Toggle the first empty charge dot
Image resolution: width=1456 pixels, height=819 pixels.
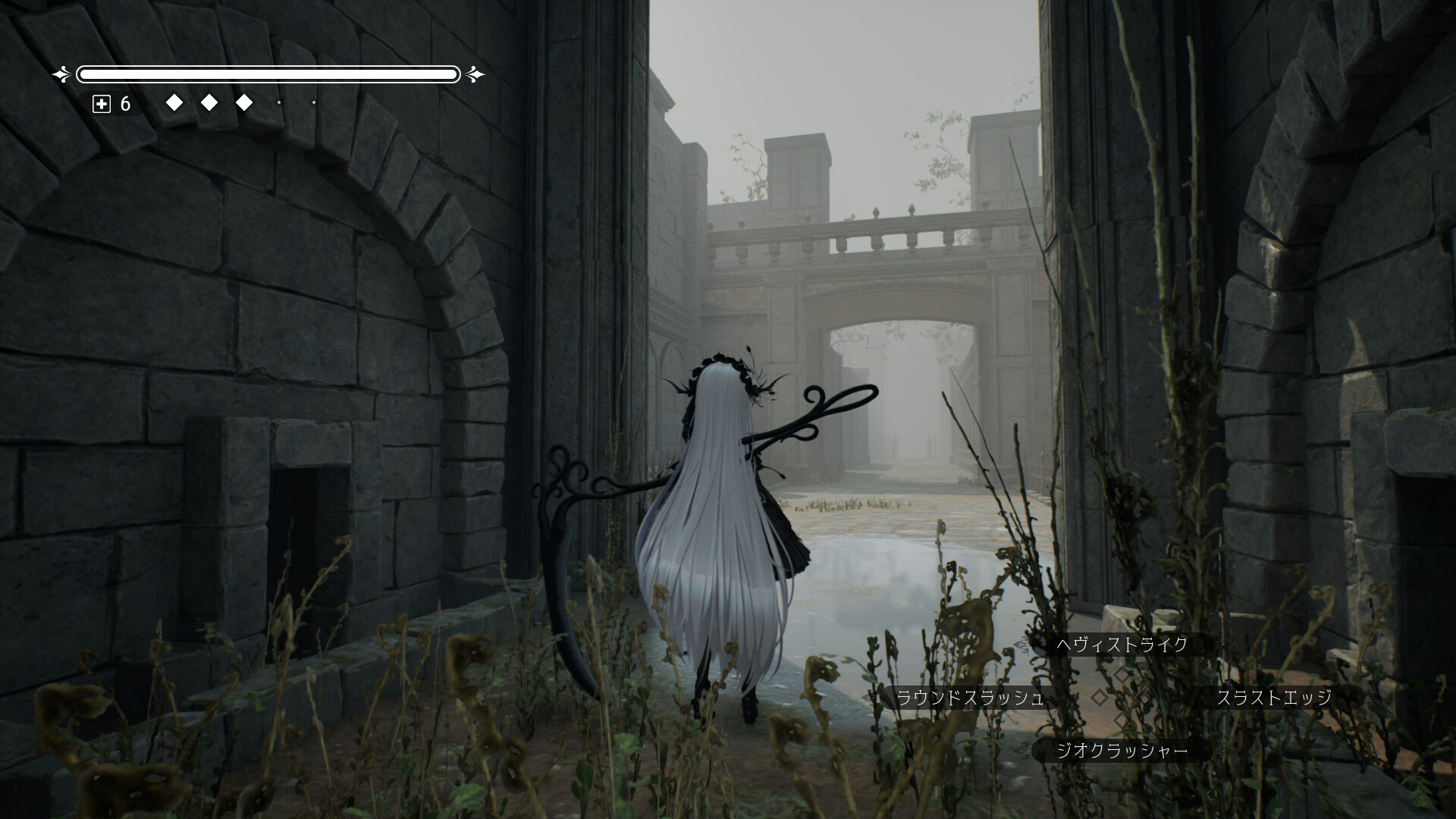pyautogui.click(x=280, y=102)
